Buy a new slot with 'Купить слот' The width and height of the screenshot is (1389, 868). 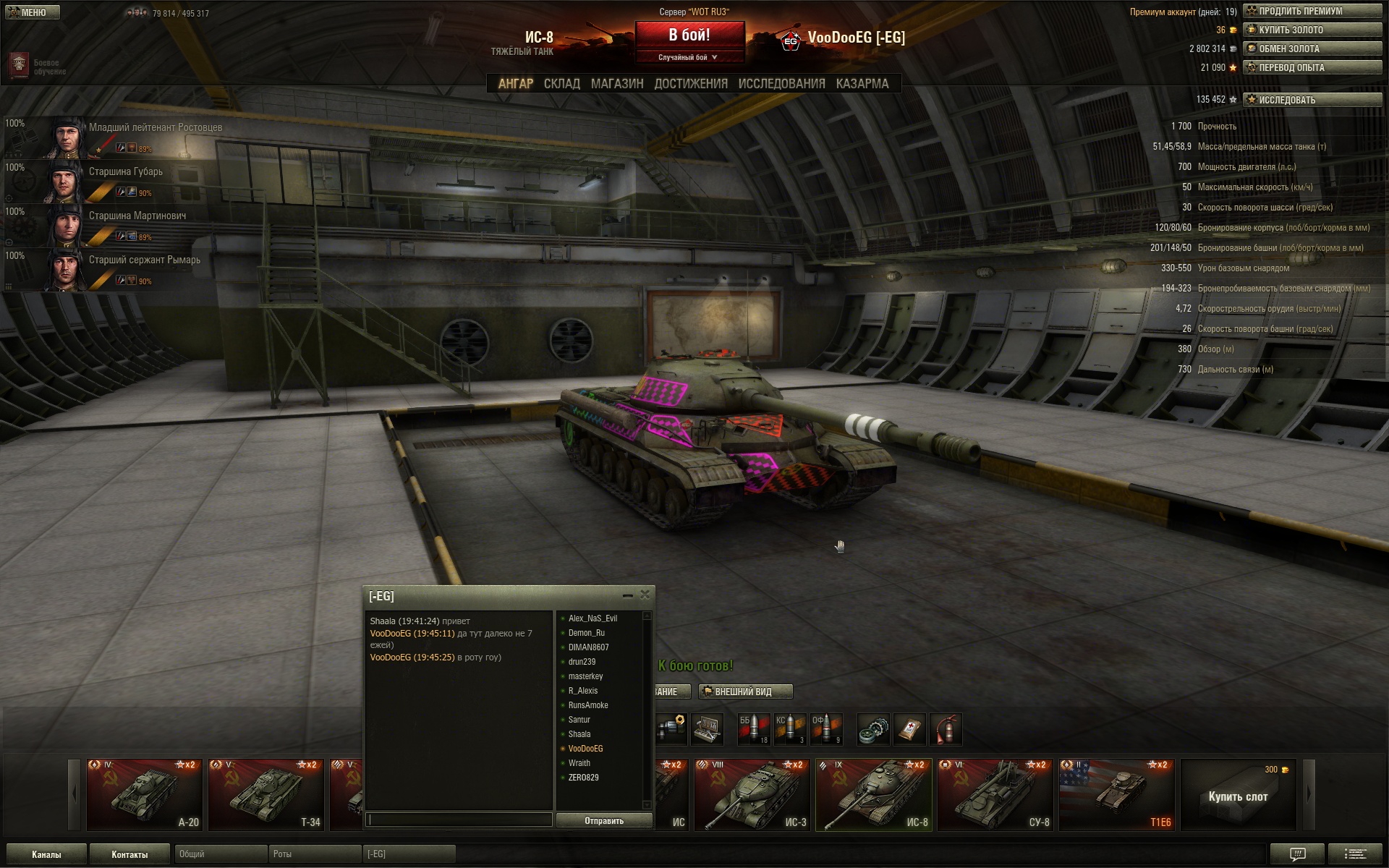click(1238, 796)
